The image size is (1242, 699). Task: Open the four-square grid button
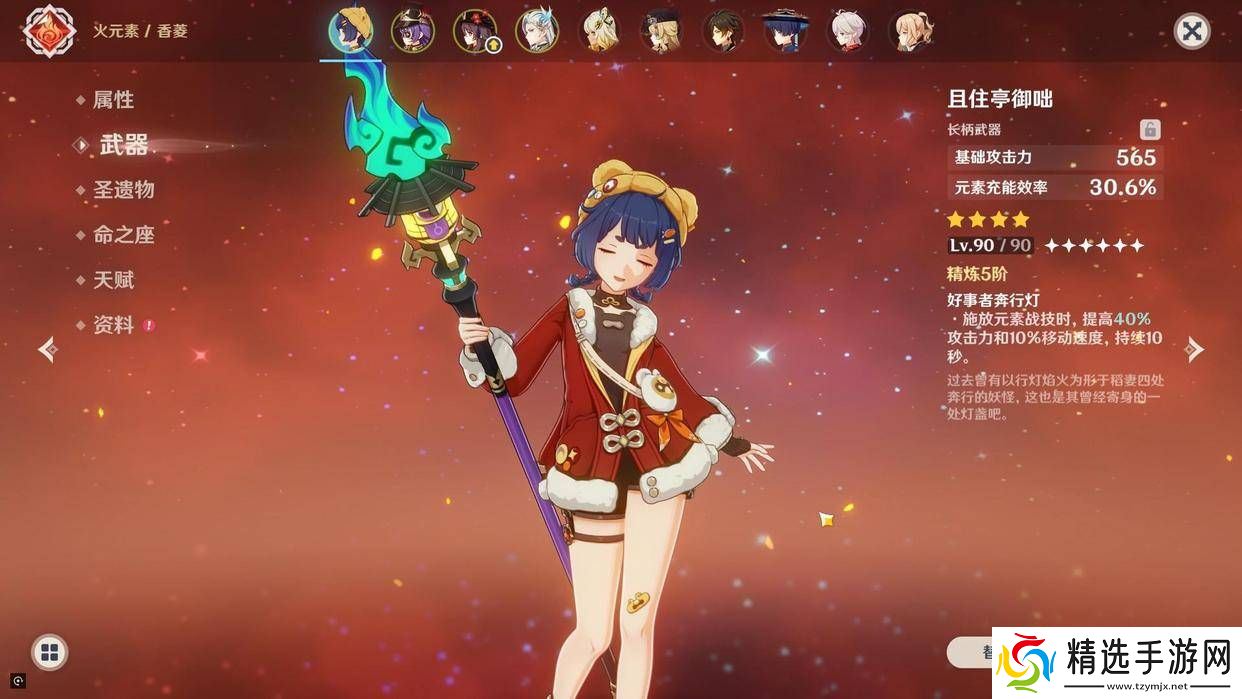click(x=49, y=653)
